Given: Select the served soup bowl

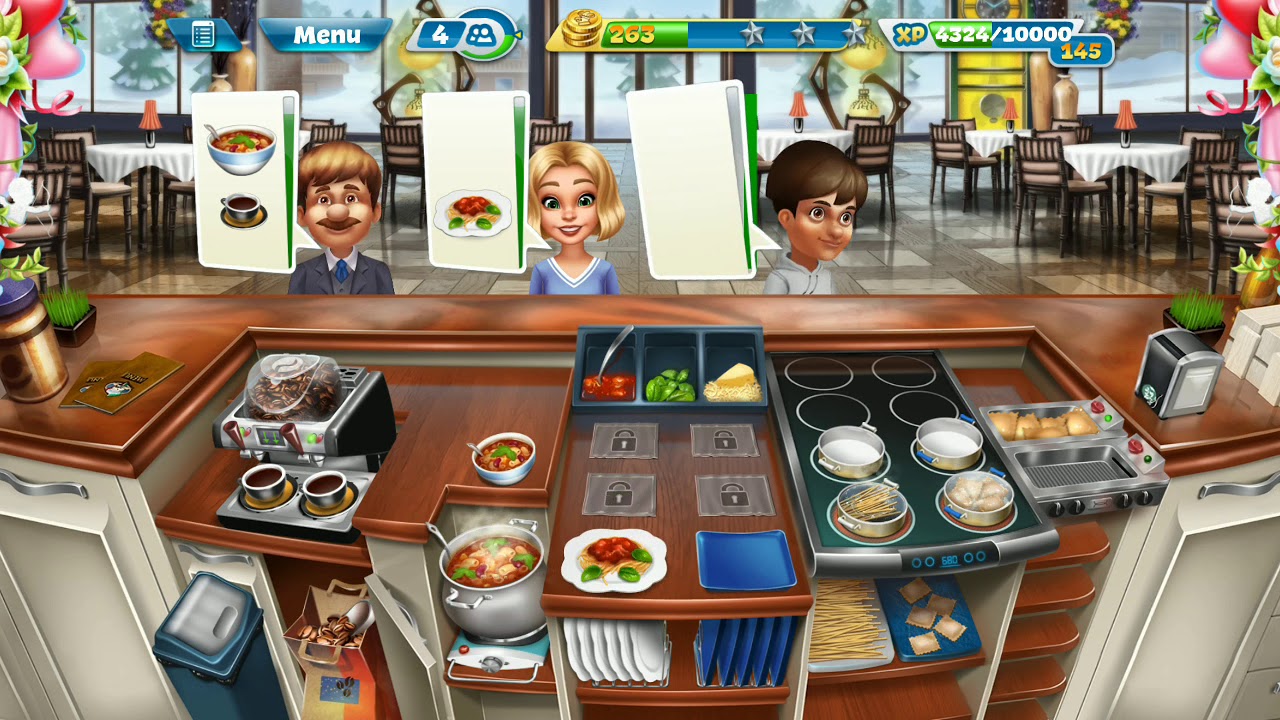Looking at the screenshot, I should (x=504, y=457).
